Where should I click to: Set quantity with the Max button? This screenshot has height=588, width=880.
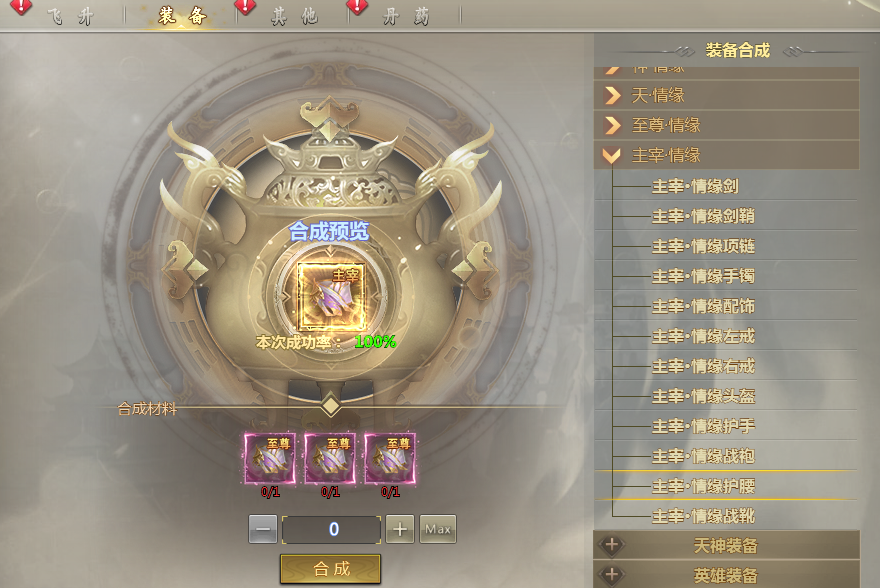click(437, 528)
